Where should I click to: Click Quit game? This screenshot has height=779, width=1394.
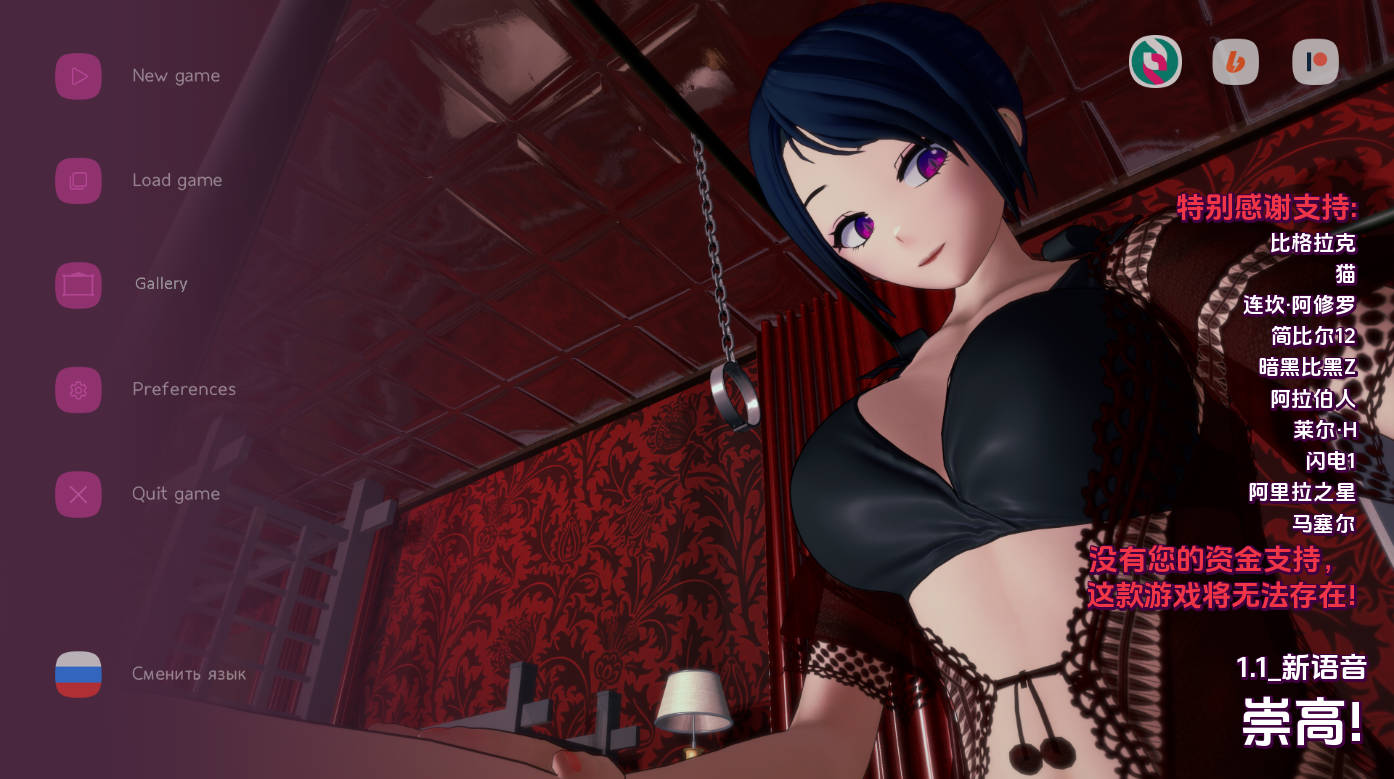tap(176, 493)
